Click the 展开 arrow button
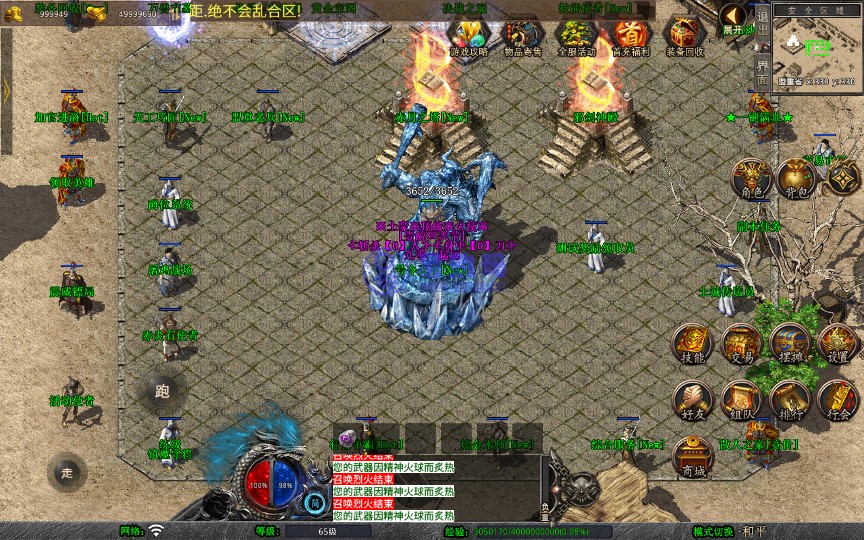Screen dimensions: 864x540 coord(735,19)
